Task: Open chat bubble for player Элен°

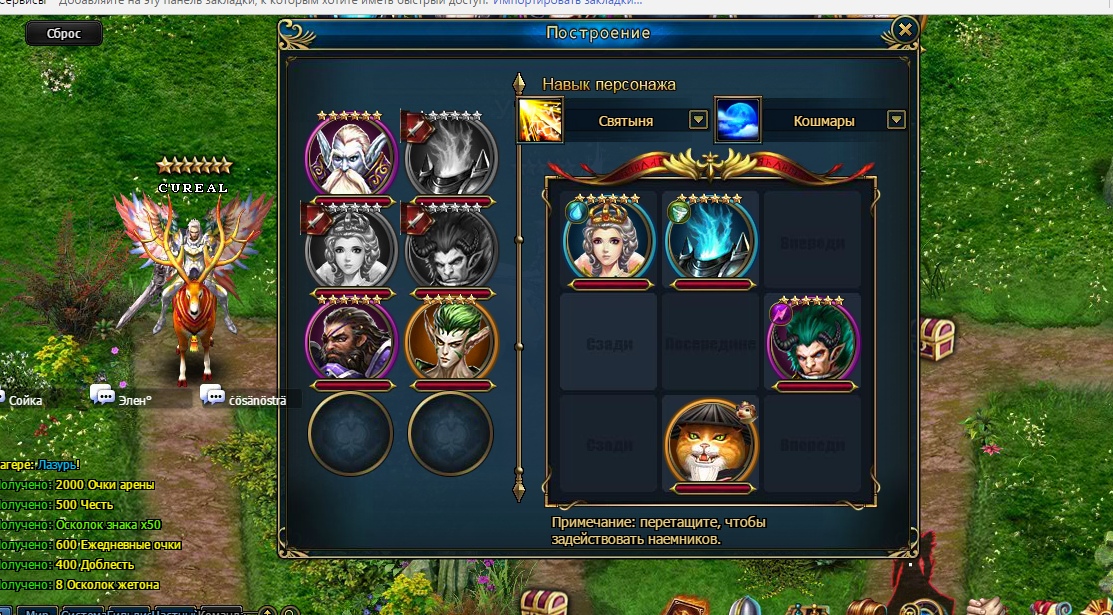Action: pos(102,395)
